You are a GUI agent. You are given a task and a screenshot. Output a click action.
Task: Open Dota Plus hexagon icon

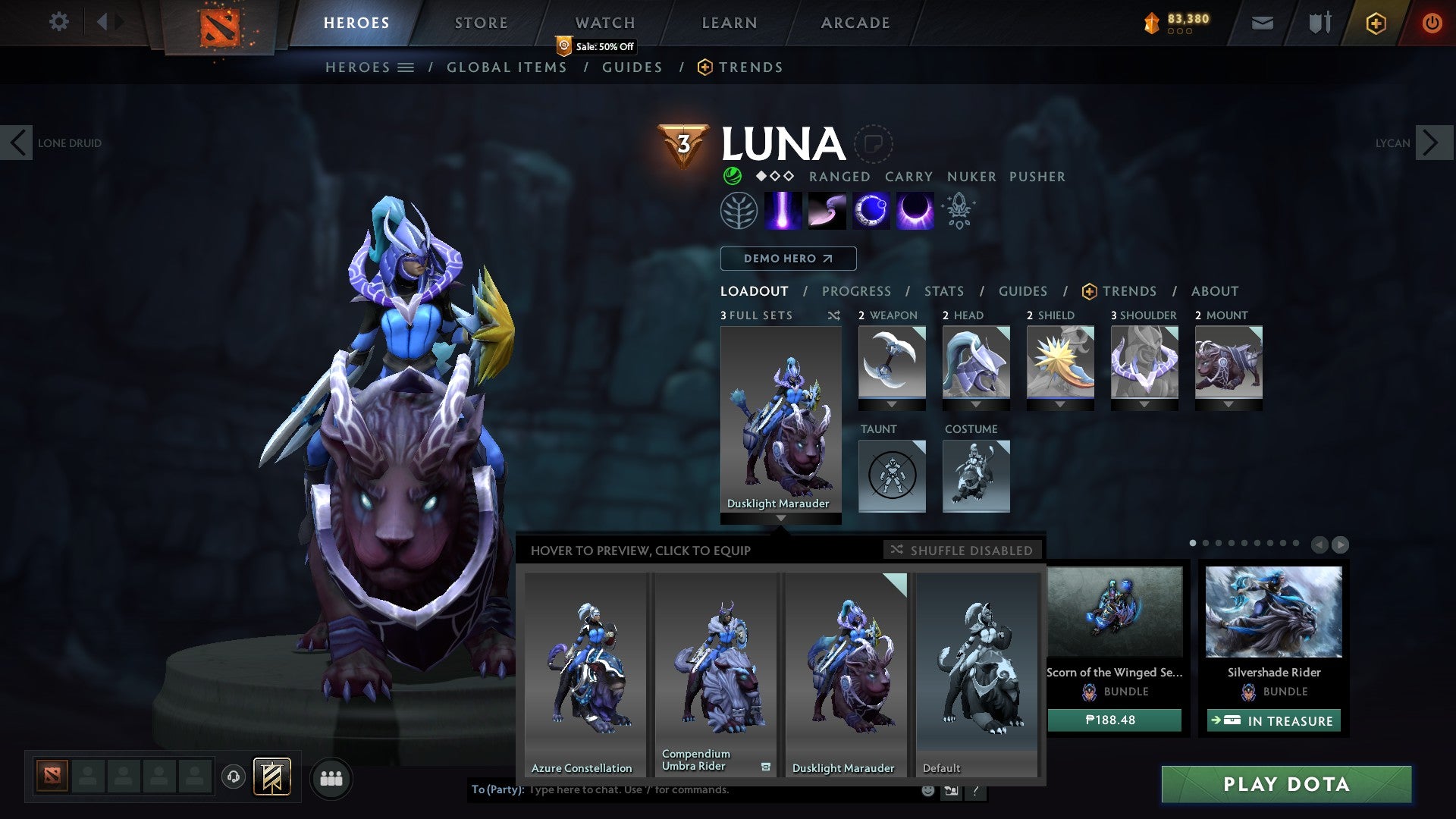(x=1376, y=23)
